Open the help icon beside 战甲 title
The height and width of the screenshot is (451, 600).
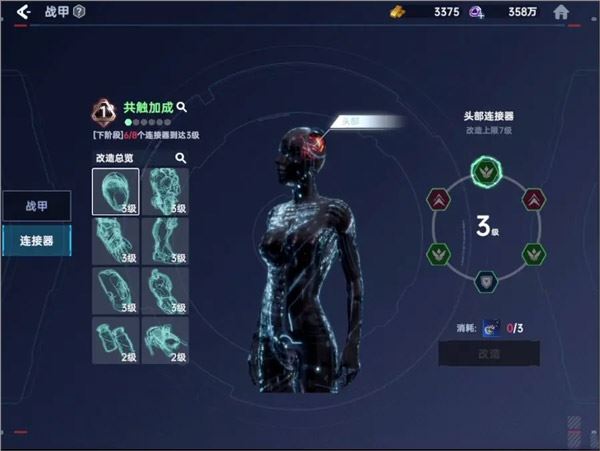point(80,12)
